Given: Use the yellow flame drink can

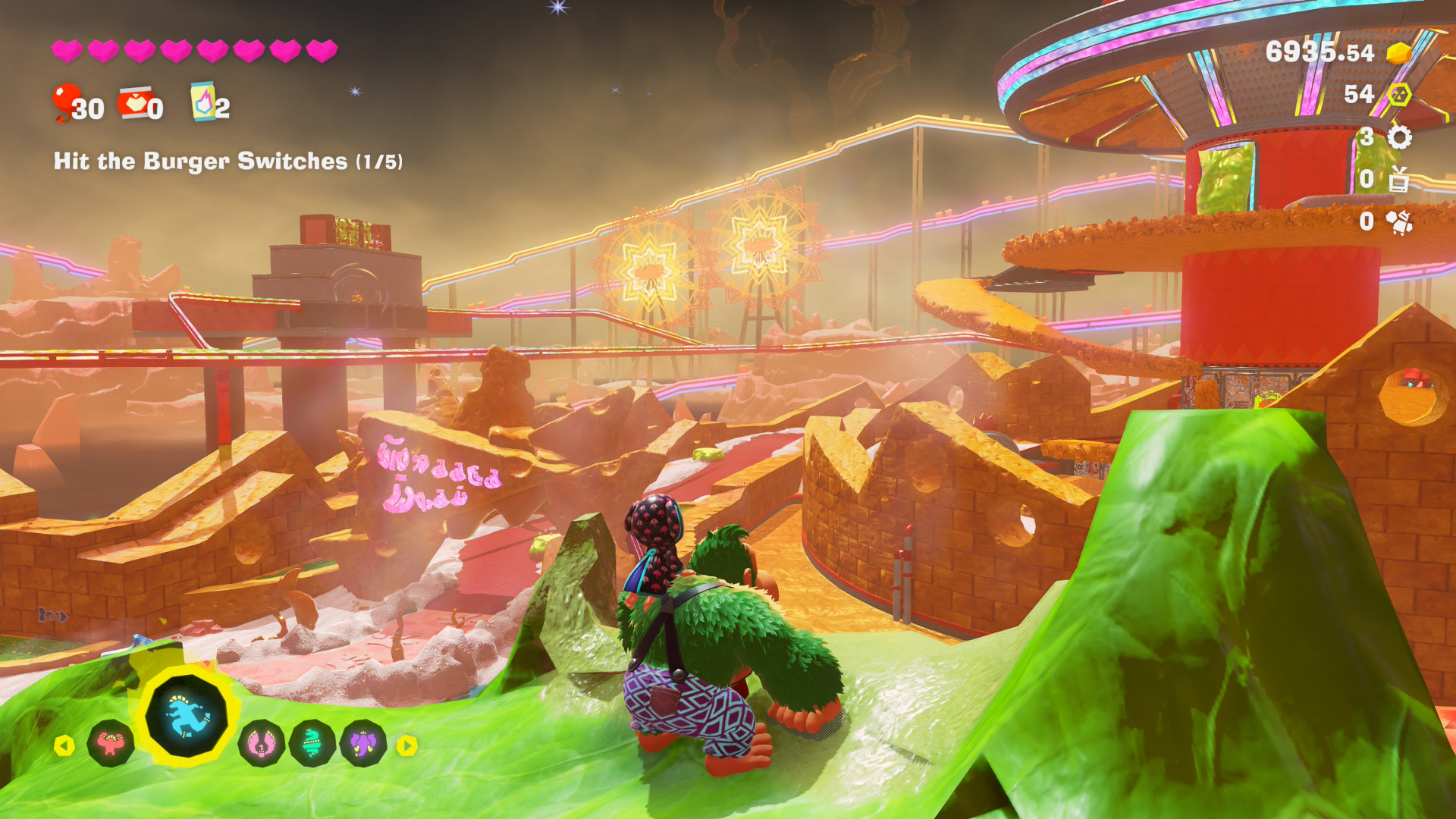Looking at the screenshot, I should click(x=202, y=102).
